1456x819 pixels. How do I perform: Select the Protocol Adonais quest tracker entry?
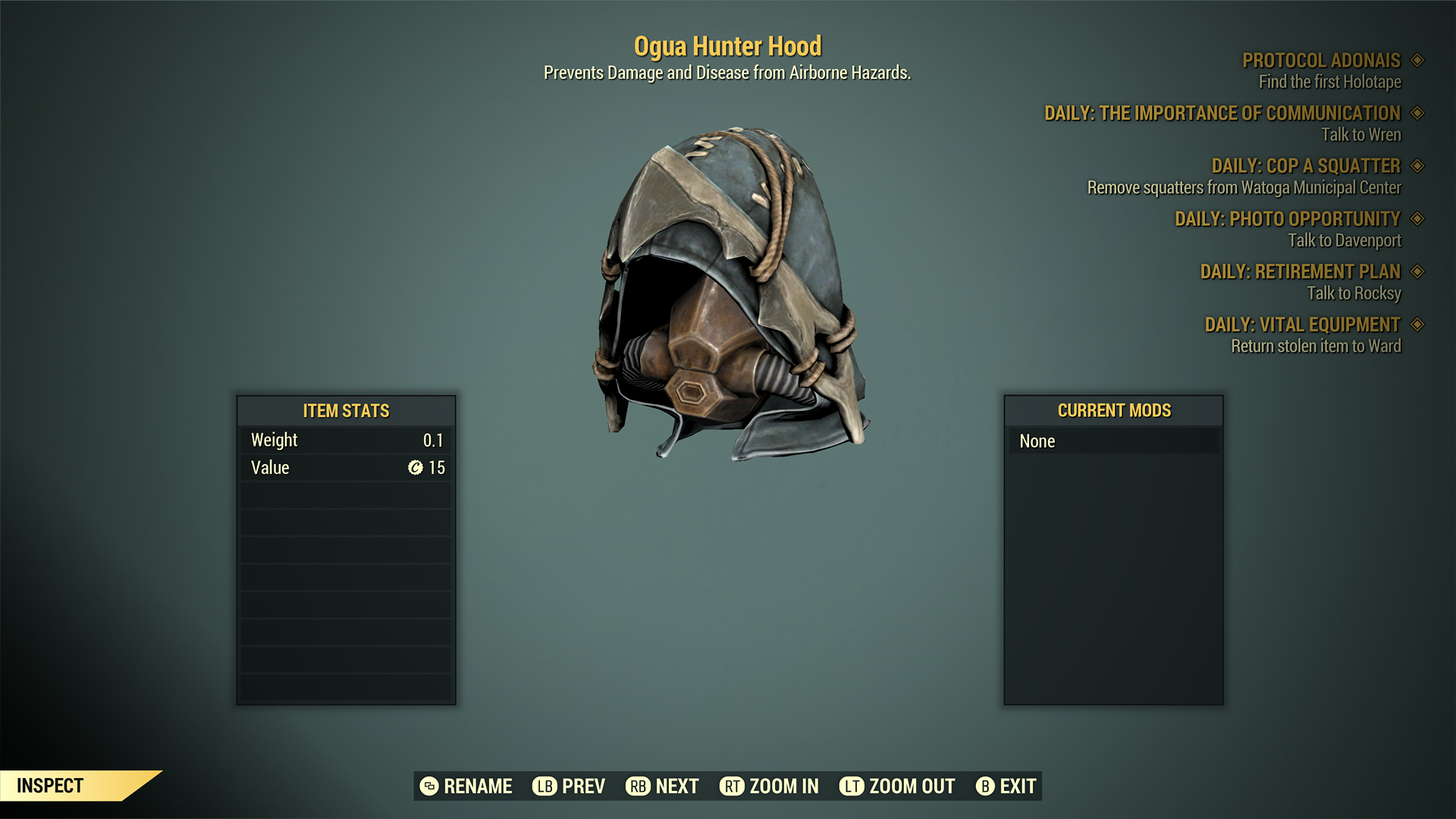(x=1321, y=61)
